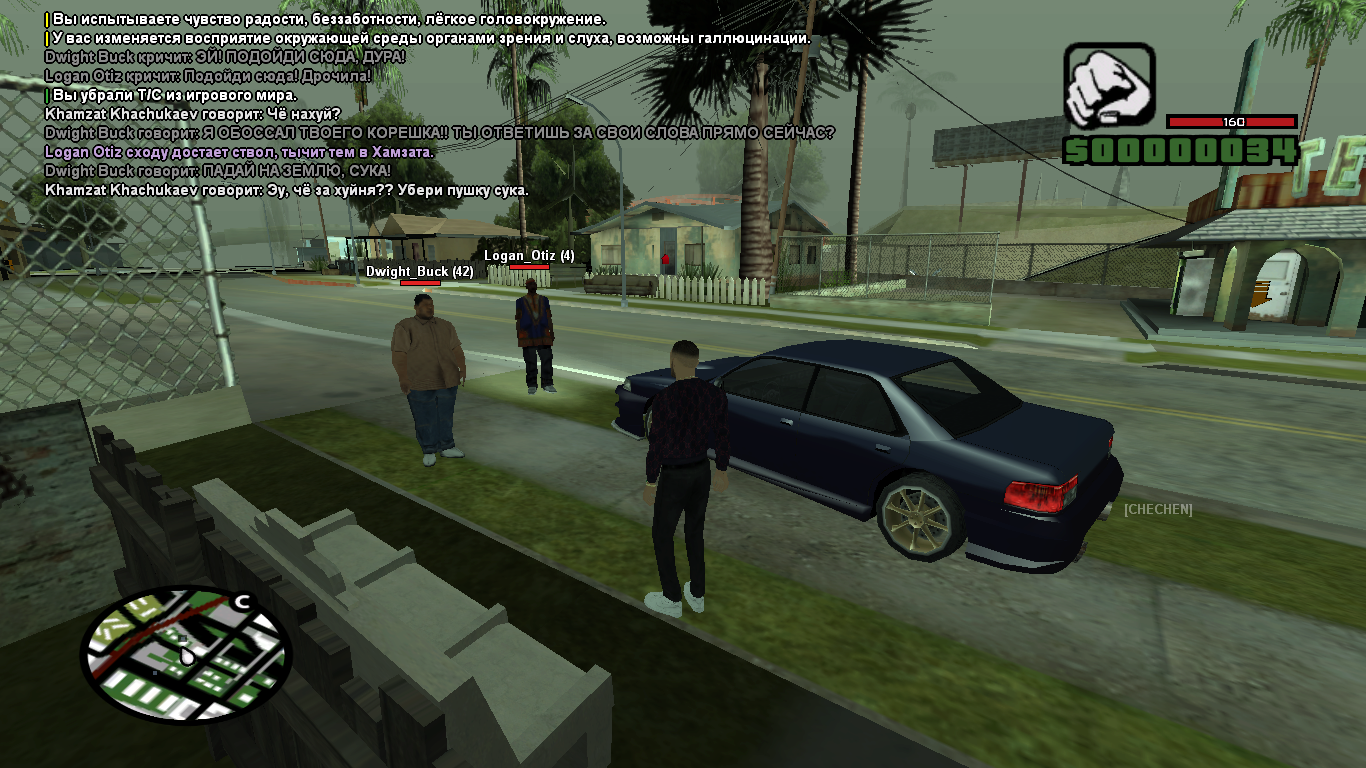Click the last chat message from Khamzat Khachukaev
1366x768 pixels.
(287, 190)
